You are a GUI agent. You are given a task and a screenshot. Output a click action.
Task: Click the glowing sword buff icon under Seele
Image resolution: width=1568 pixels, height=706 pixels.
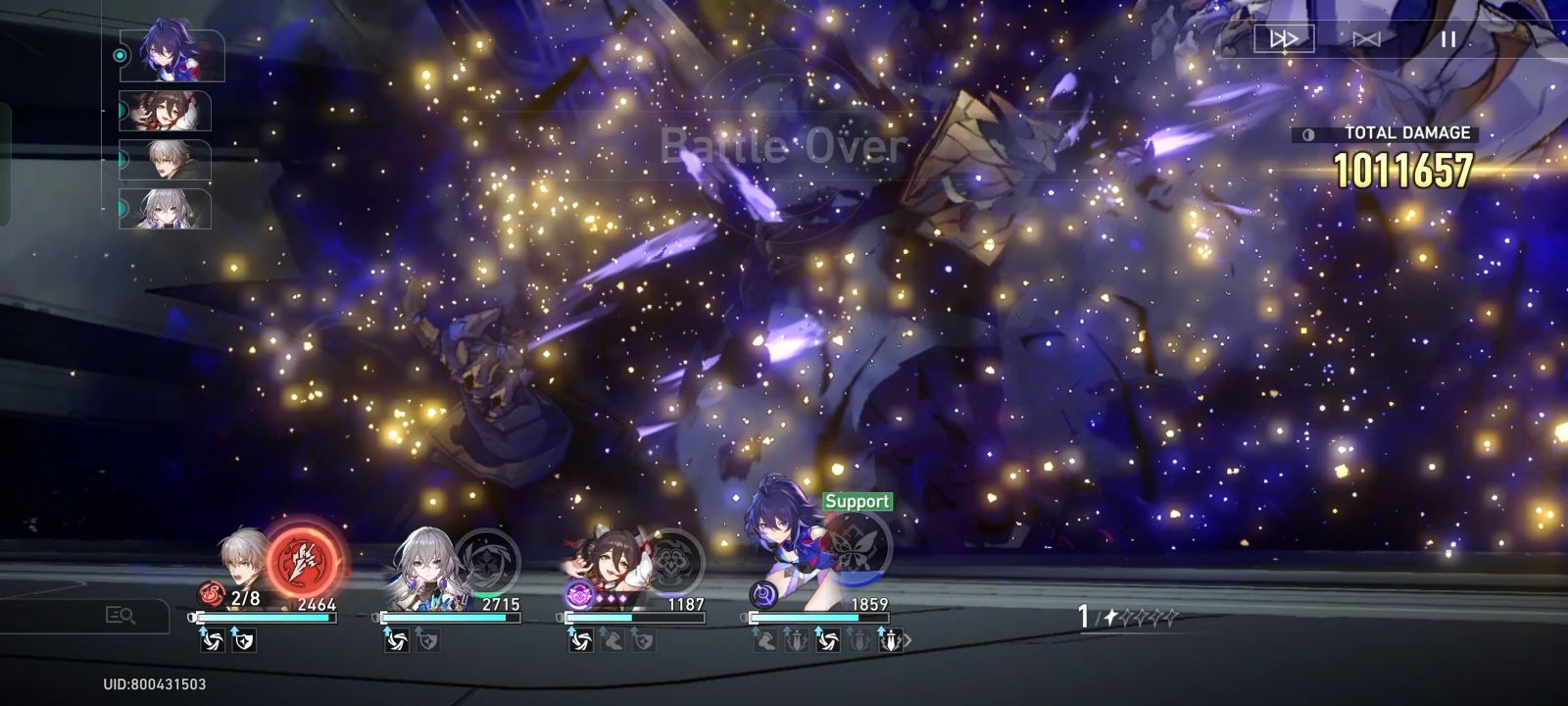point(890,642)
